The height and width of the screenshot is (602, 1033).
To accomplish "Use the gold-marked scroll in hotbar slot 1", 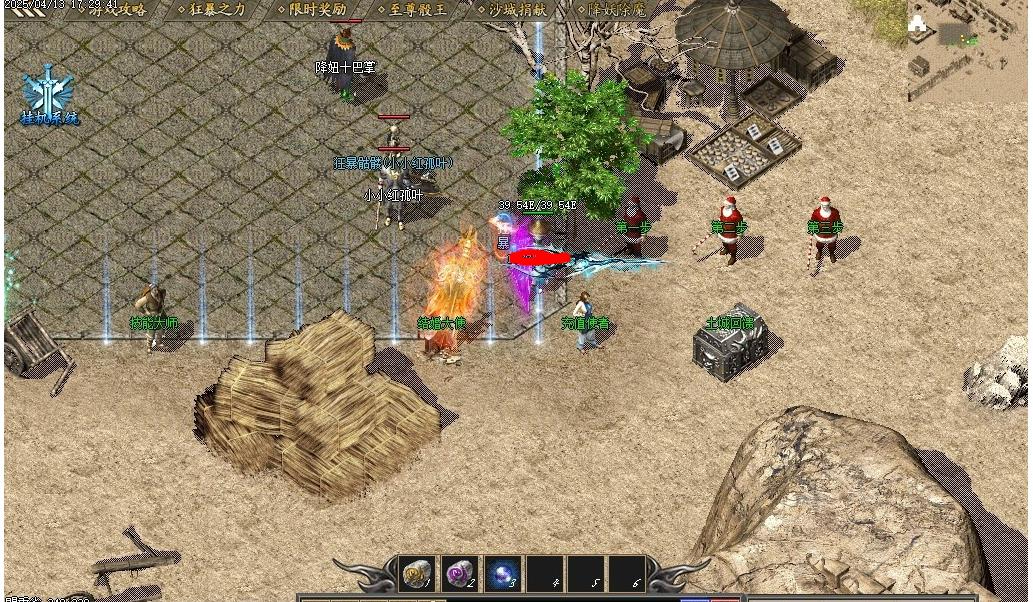I will tap(417, 575).
